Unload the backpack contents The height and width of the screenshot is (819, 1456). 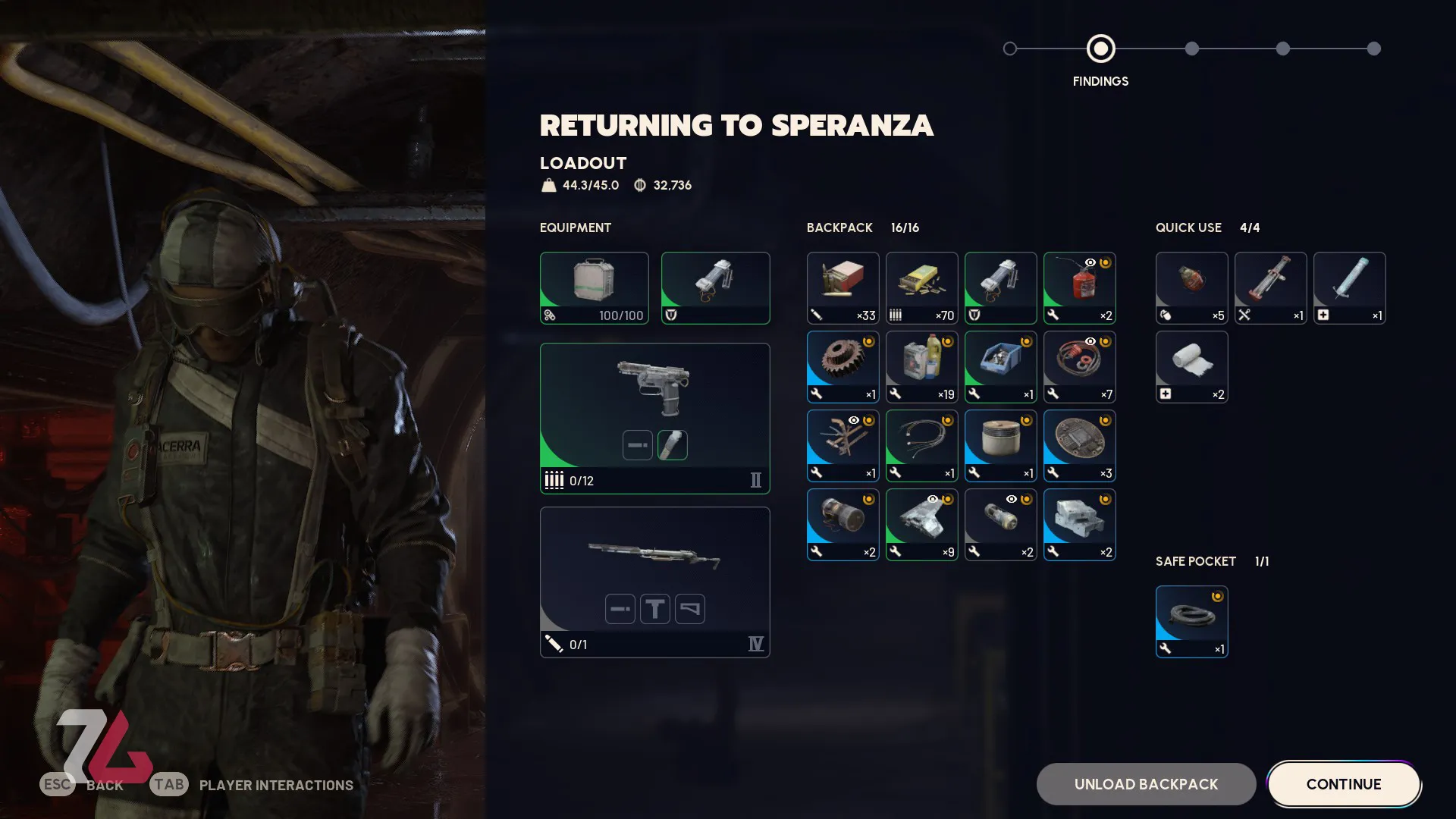tap(1145, 784)
